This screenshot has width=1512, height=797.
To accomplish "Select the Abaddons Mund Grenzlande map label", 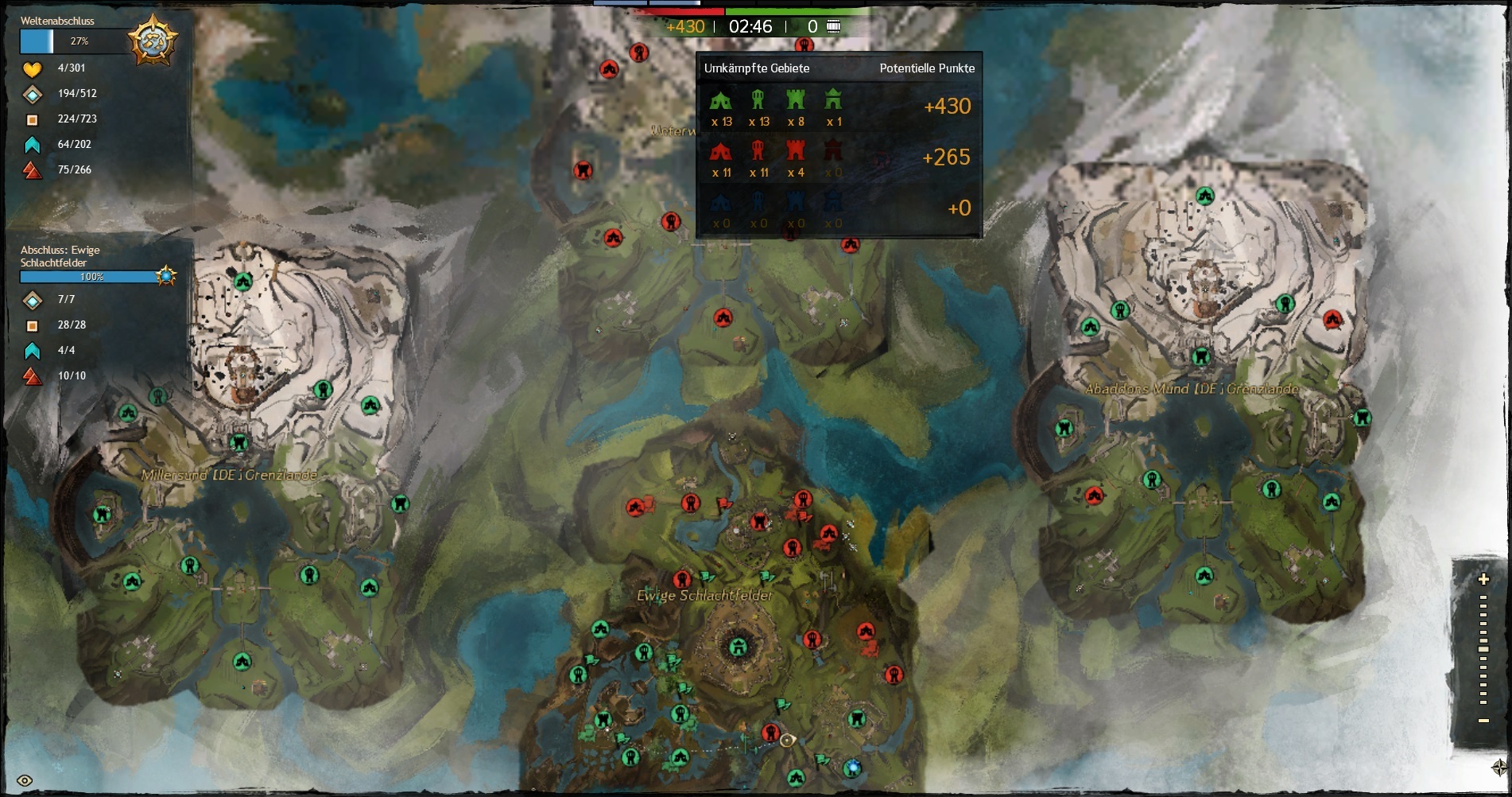I will point(1192,389).
